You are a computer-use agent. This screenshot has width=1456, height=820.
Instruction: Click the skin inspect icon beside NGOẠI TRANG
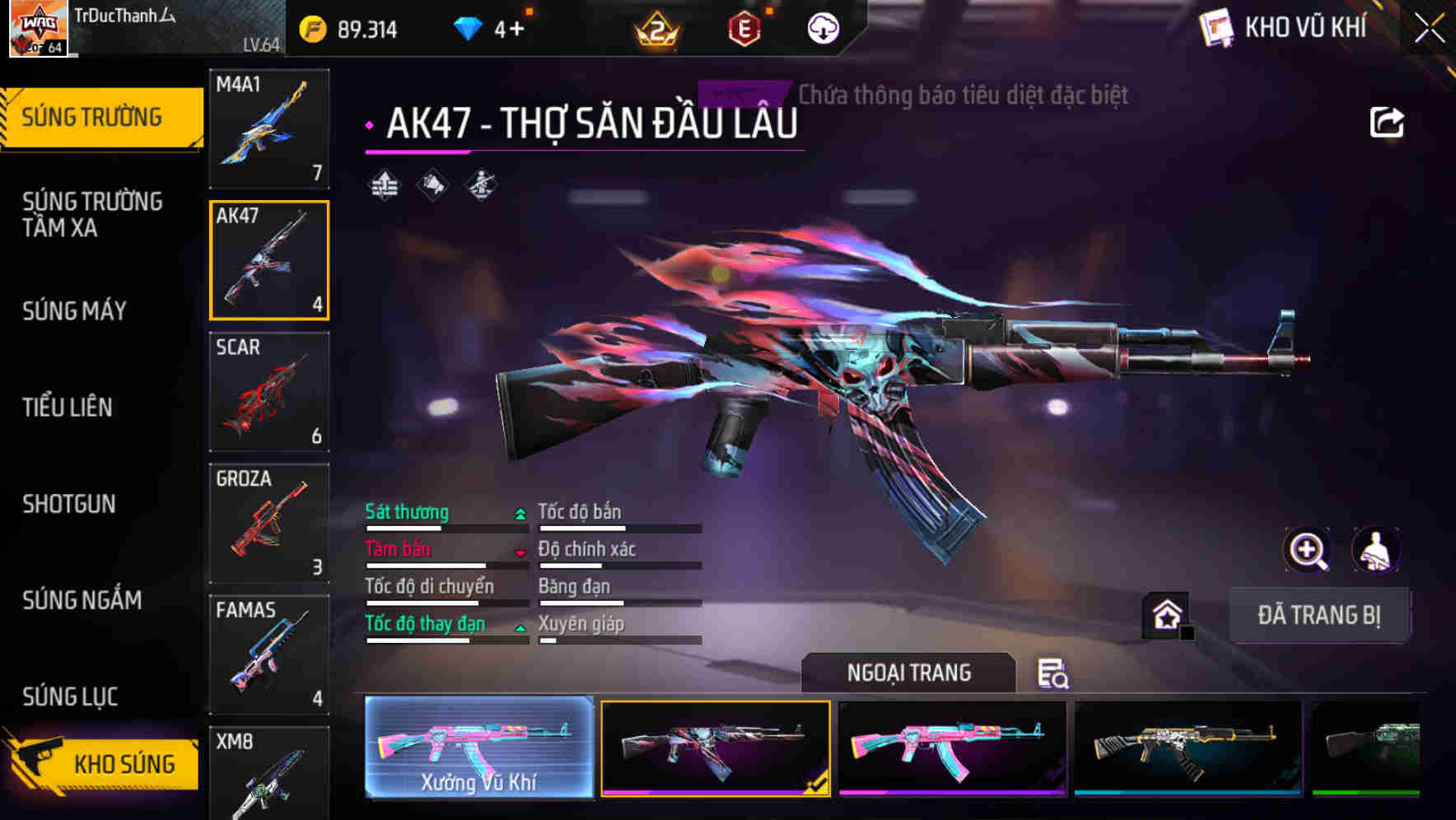pyautogui.click(x=1052, y=674)
